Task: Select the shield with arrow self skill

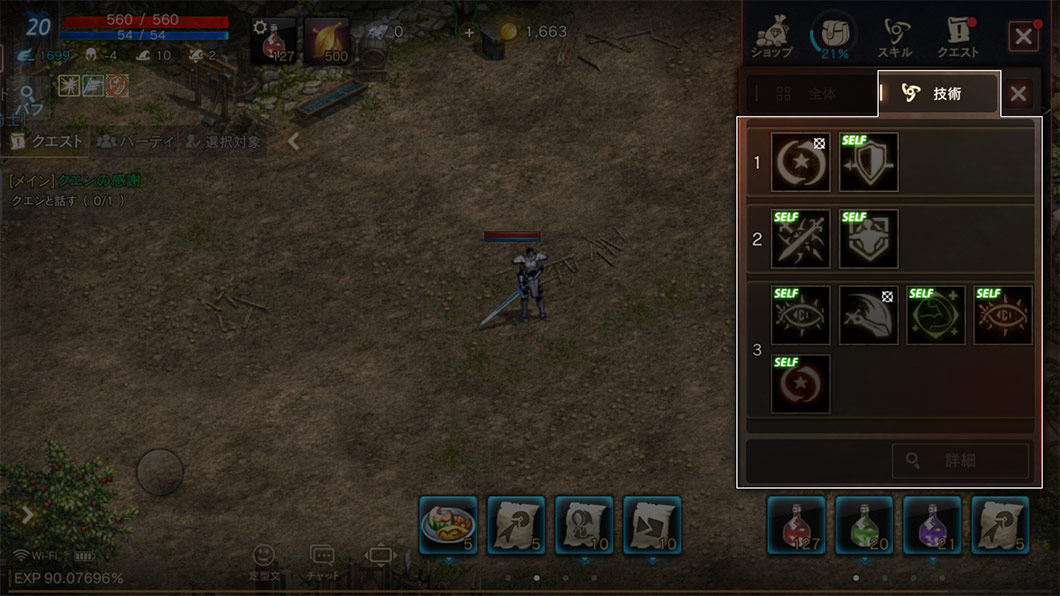Action: click(x=868, y=161)
